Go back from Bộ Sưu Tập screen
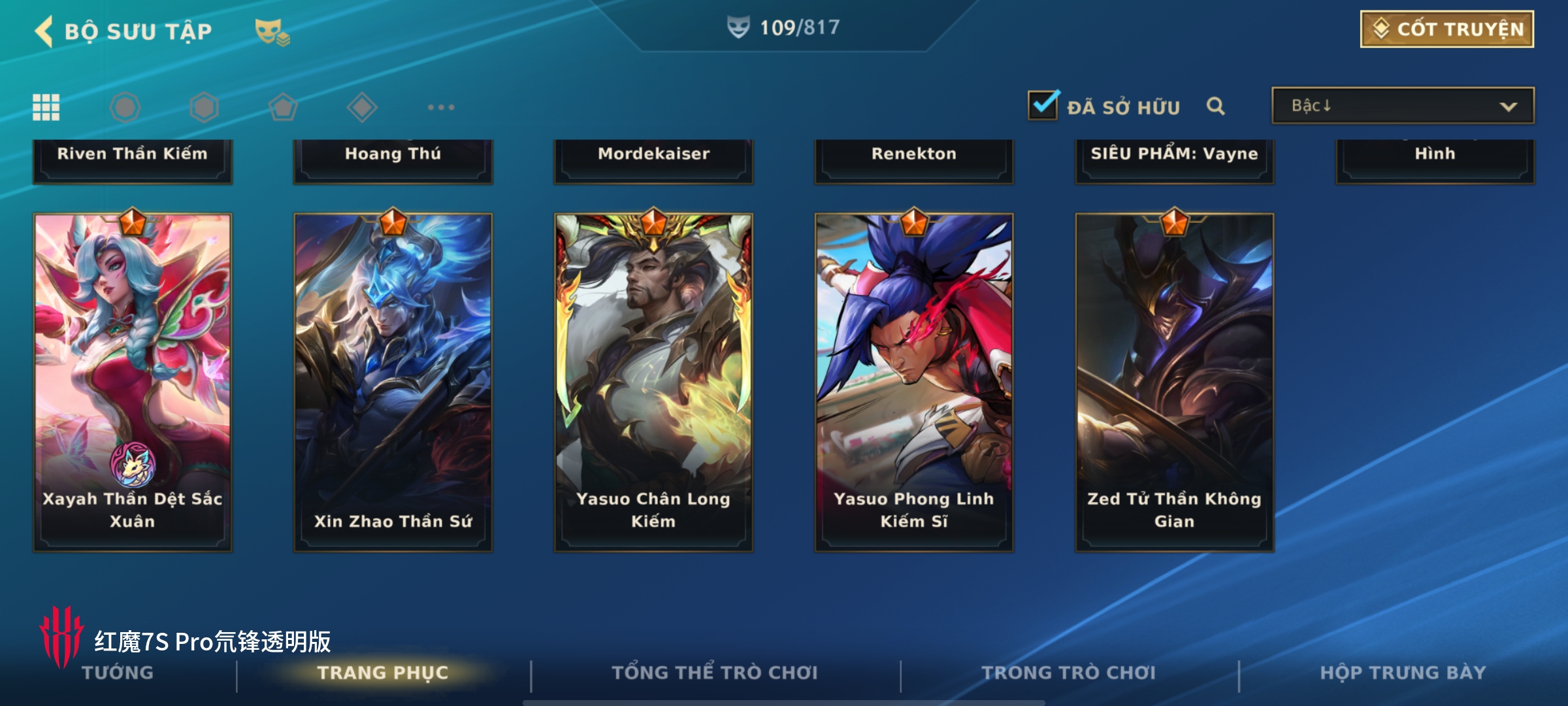 44,31
